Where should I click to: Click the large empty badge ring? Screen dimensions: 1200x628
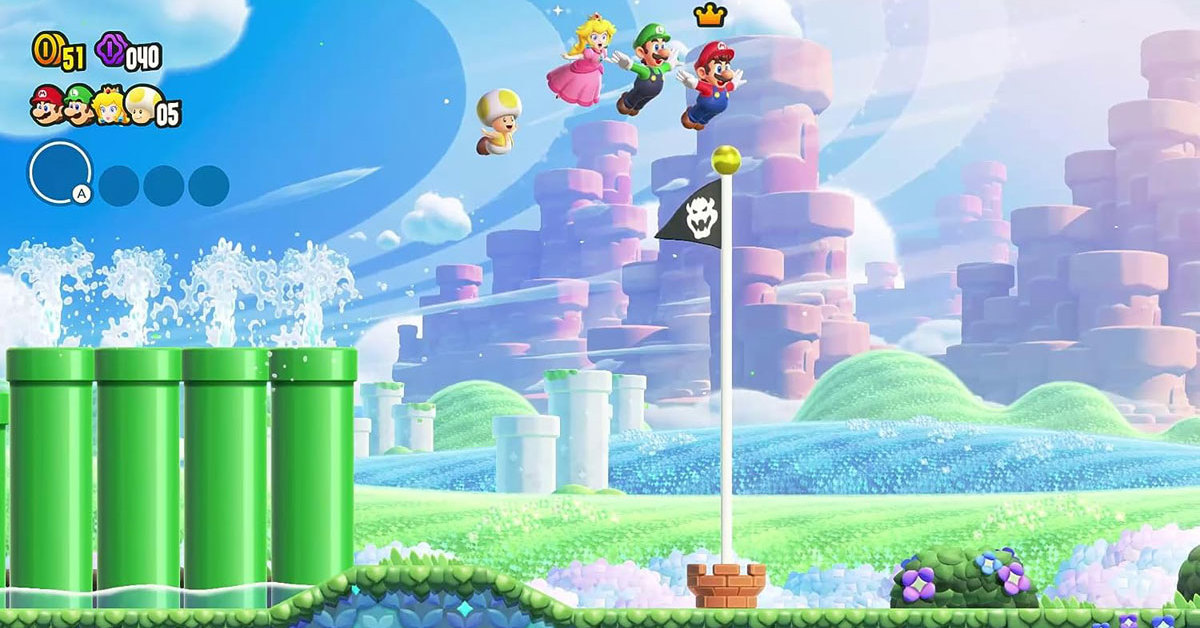(x=60, y=172)
